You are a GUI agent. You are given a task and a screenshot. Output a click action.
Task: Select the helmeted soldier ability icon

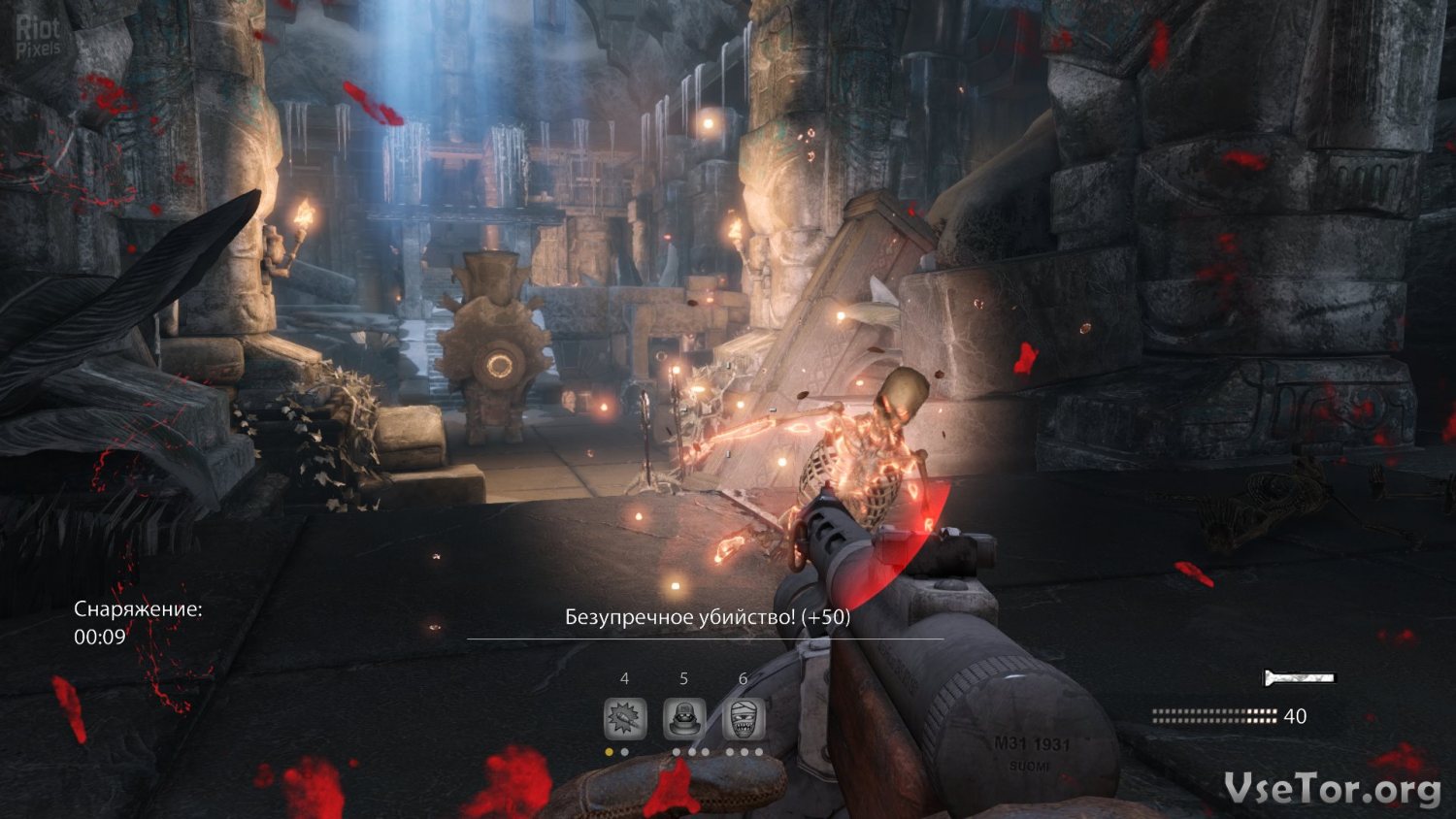point(683,719)
